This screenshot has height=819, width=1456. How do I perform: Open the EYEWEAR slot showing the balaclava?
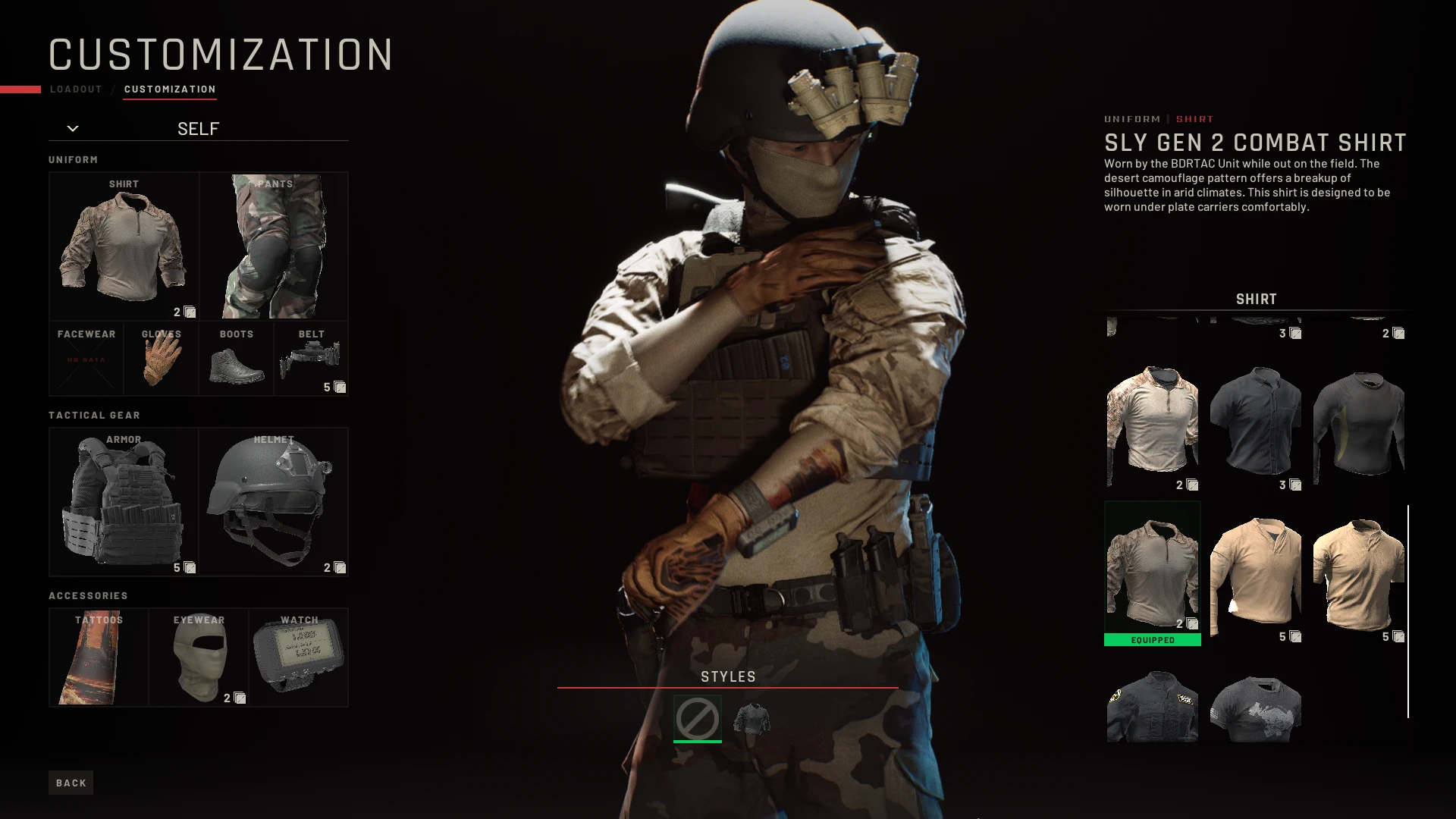[x=199, y=656]
